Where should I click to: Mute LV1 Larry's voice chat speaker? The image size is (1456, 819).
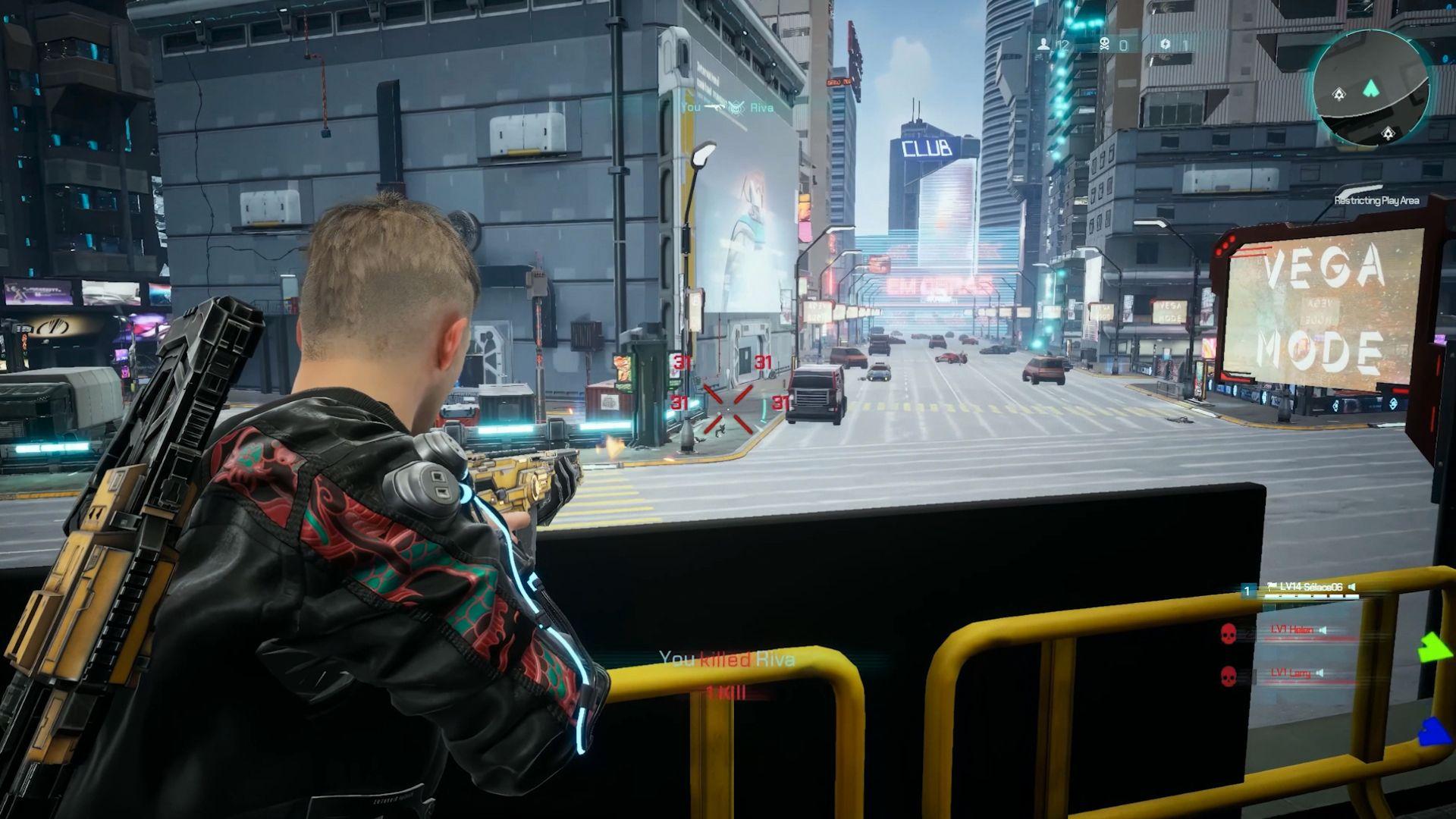1319,673
